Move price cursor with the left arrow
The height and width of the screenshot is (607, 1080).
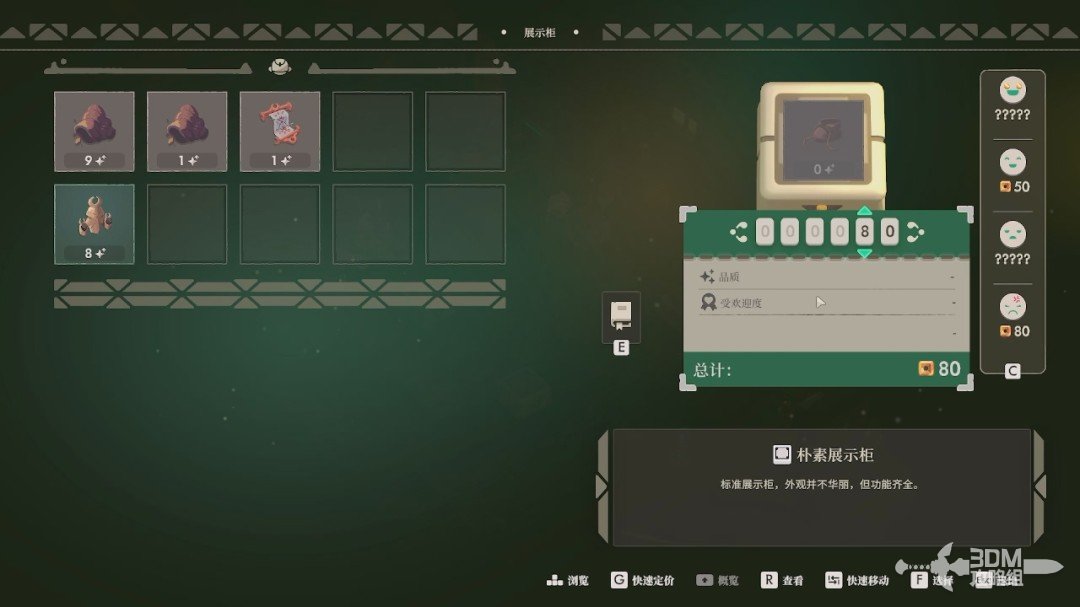tap(739, 233)
